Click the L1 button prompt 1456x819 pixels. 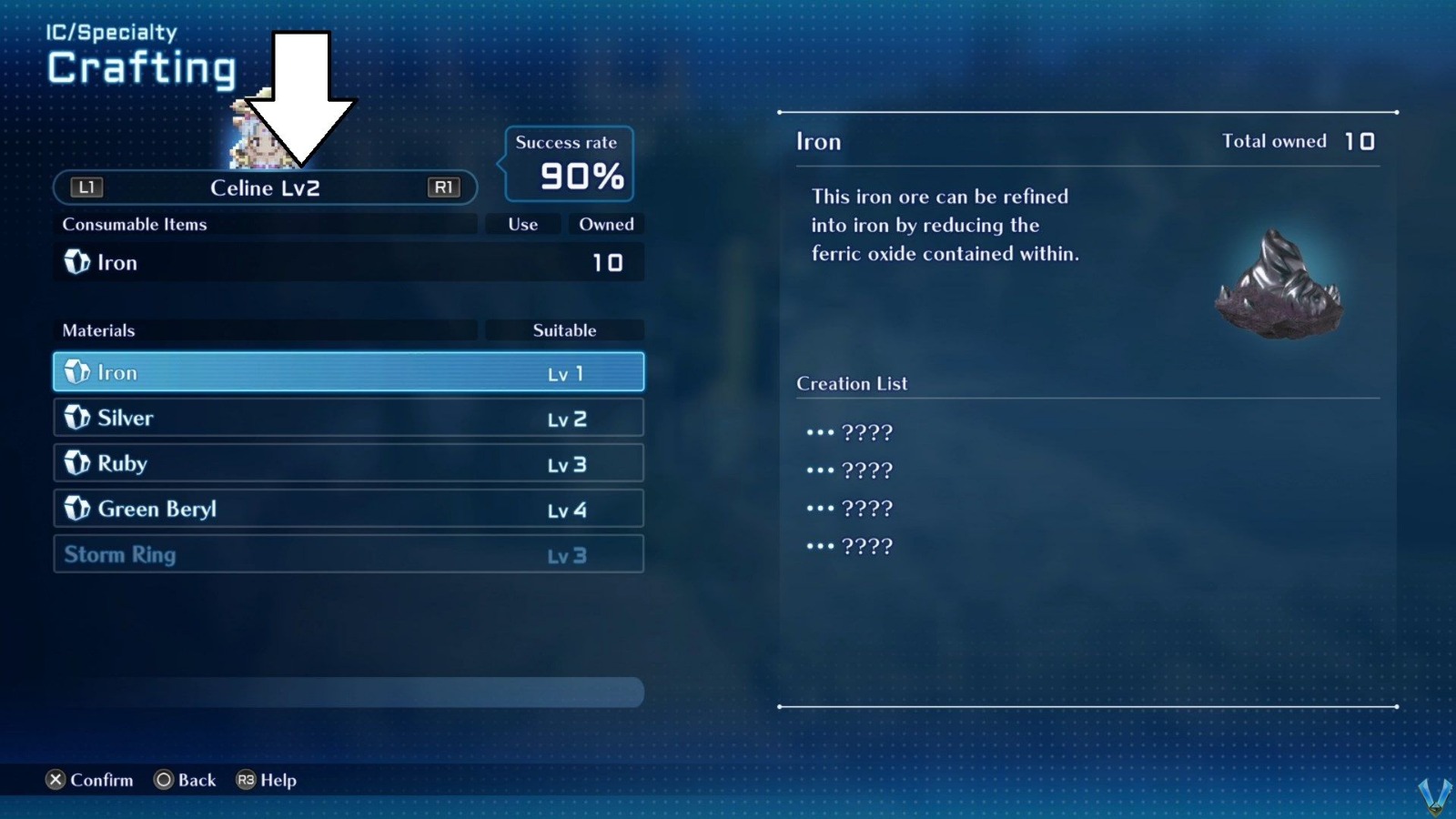click(x=86, y=188)
